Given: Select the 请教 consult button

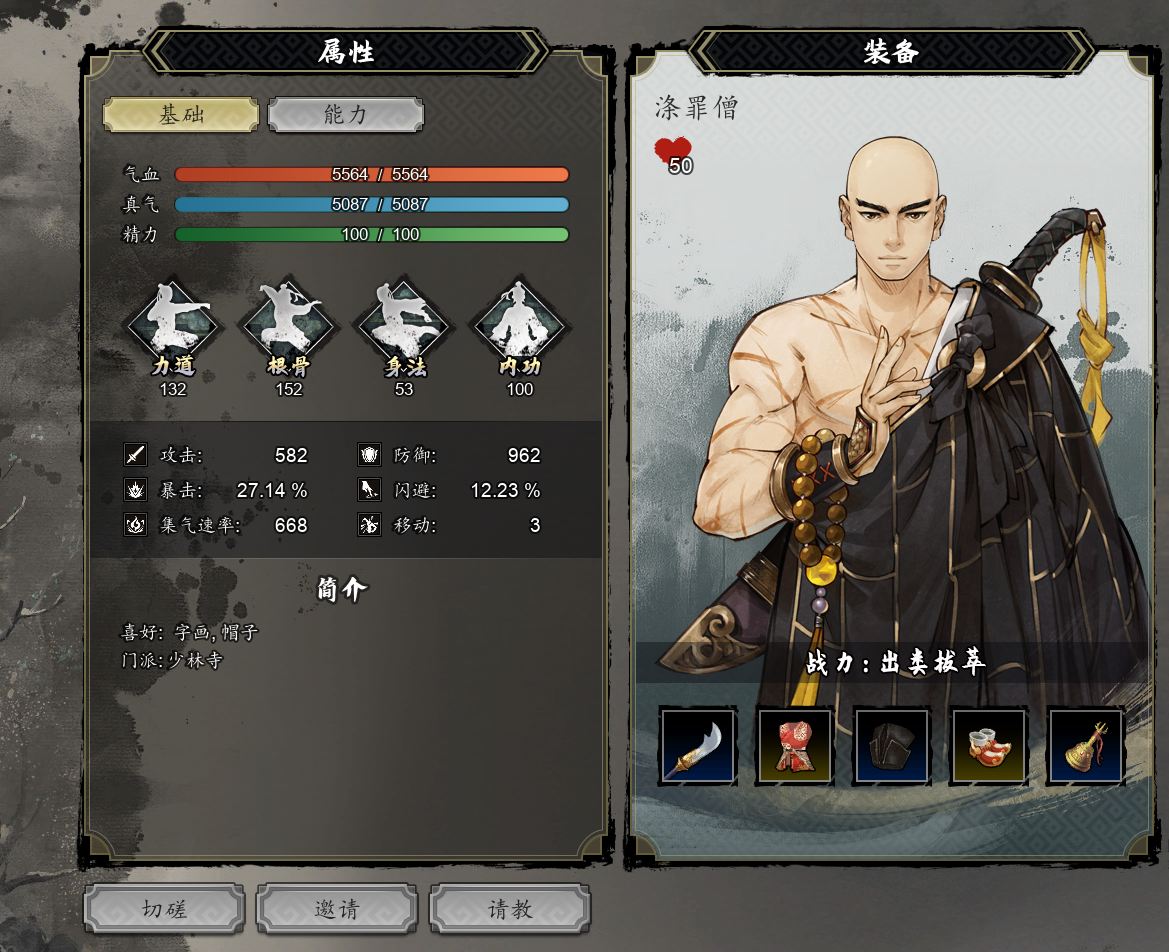Looking at the screenshot, I should (x=510, y=909).
